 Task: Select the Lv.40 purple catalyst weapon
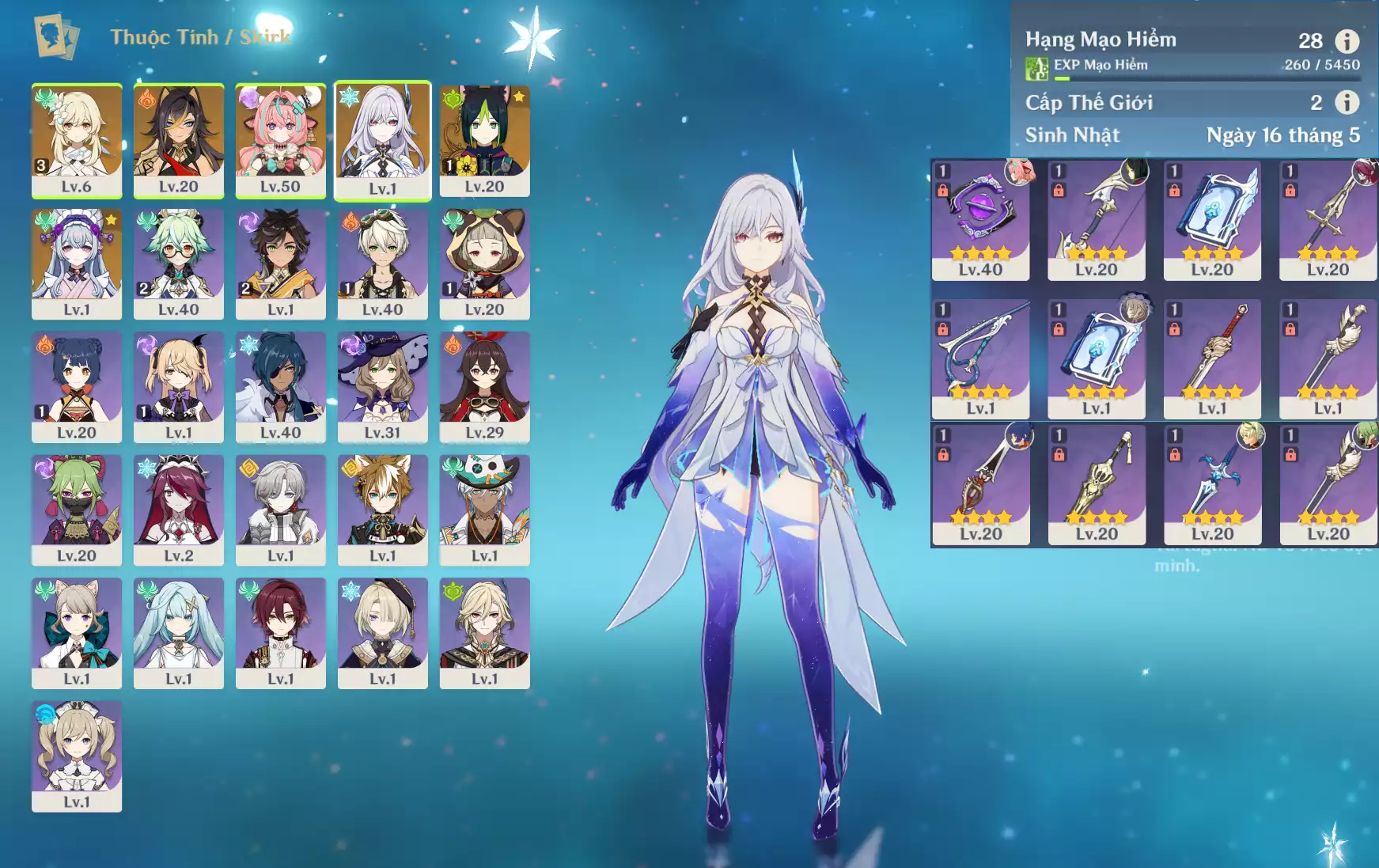point(980,220)
